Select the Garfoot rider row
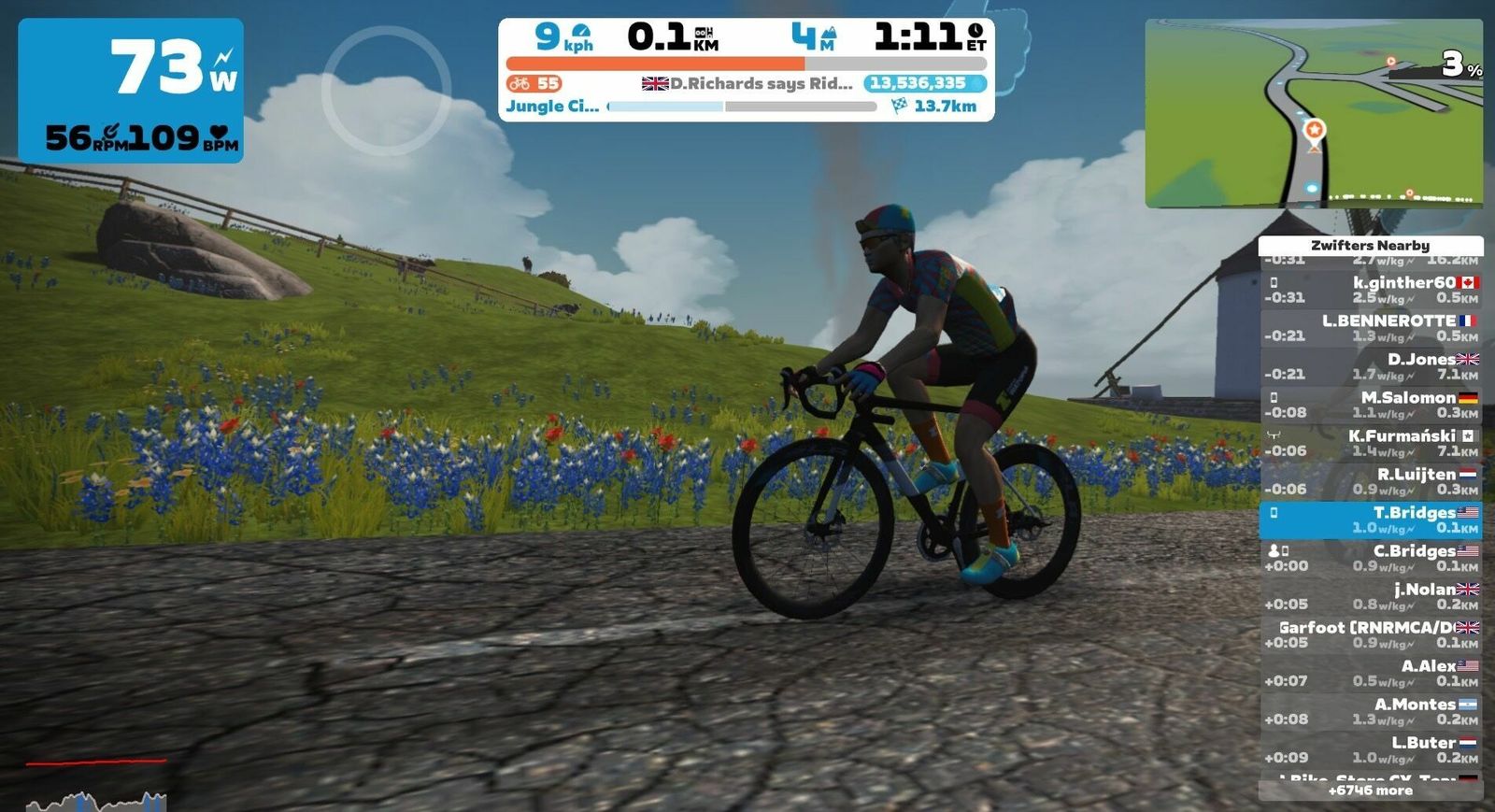This screenshot has width=1495, height=812. coord(1371,634)
